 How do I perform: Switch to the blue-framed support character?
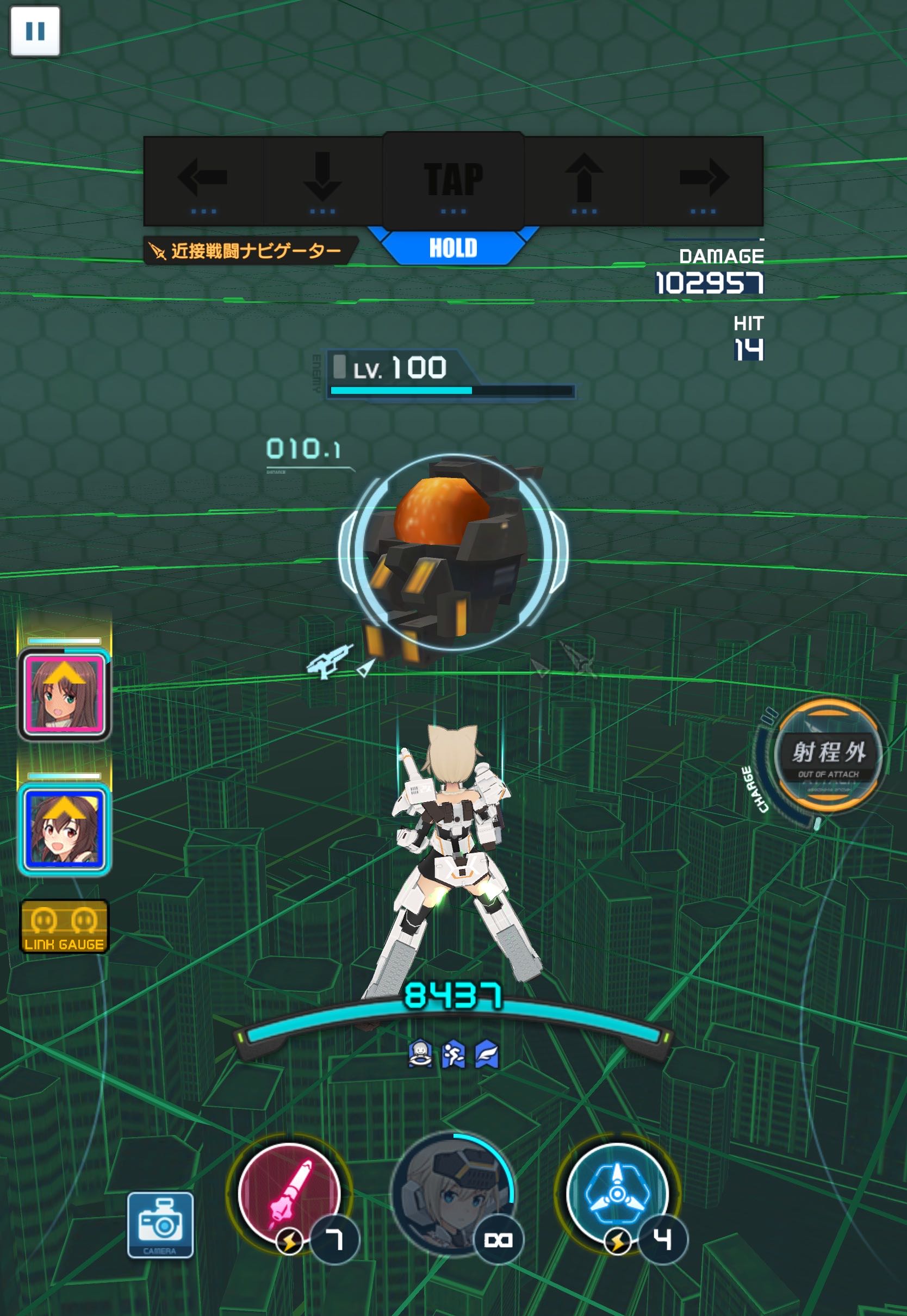pos(64,830)
